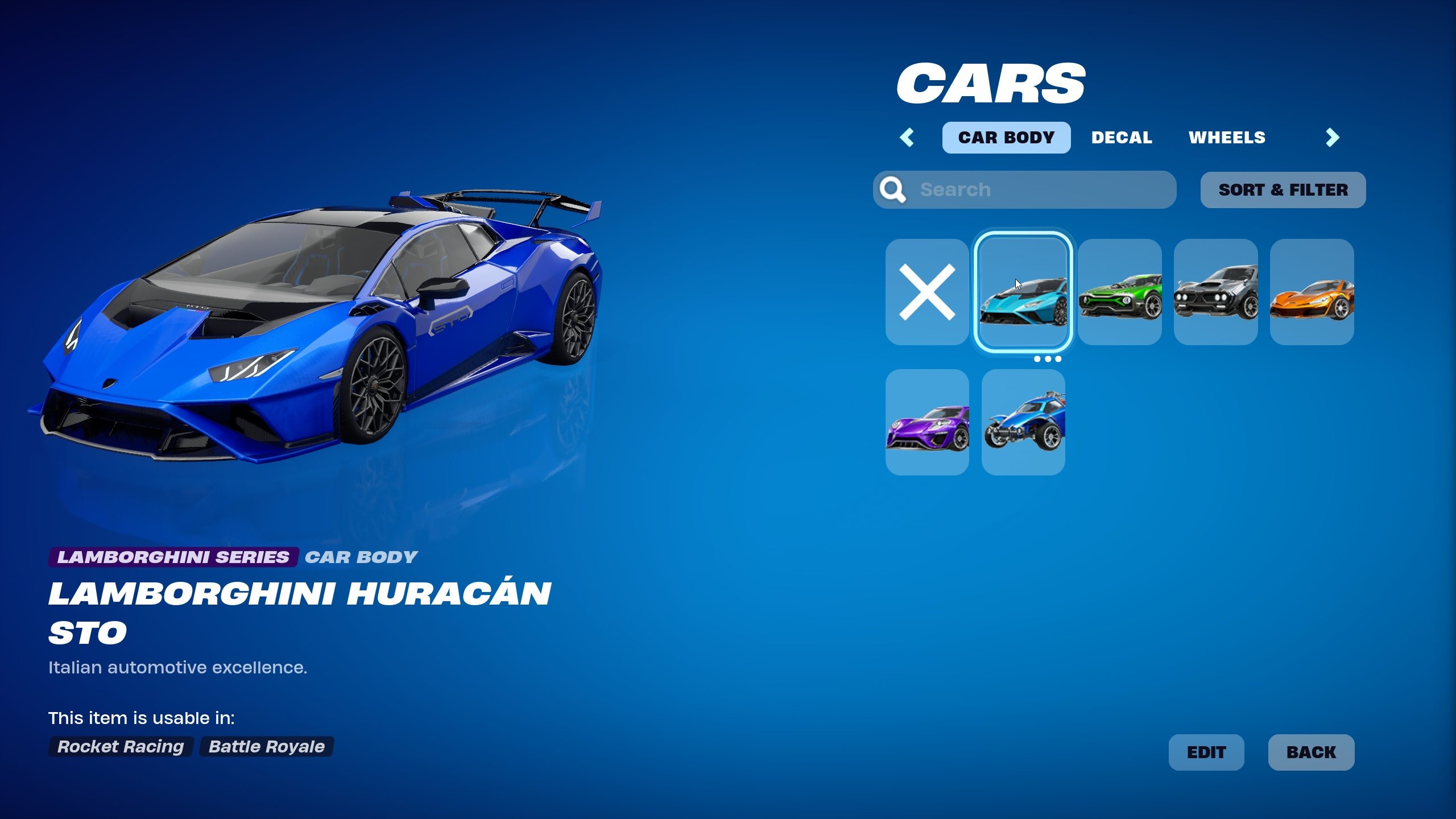This screenshot has height=819, width=1456.
Task: Clear car body with the X slot
Action: [x=927, y=300]
